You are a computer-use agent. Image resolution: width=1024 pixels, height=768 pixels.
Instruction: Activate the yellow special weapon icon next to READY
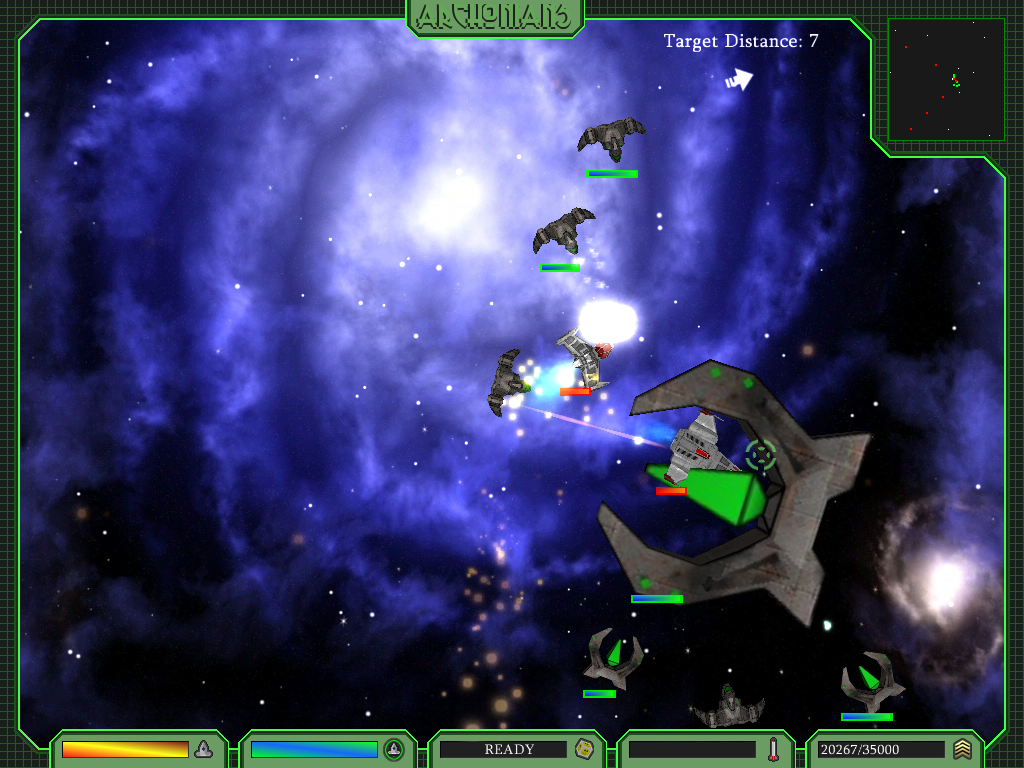tap(584, 749)
